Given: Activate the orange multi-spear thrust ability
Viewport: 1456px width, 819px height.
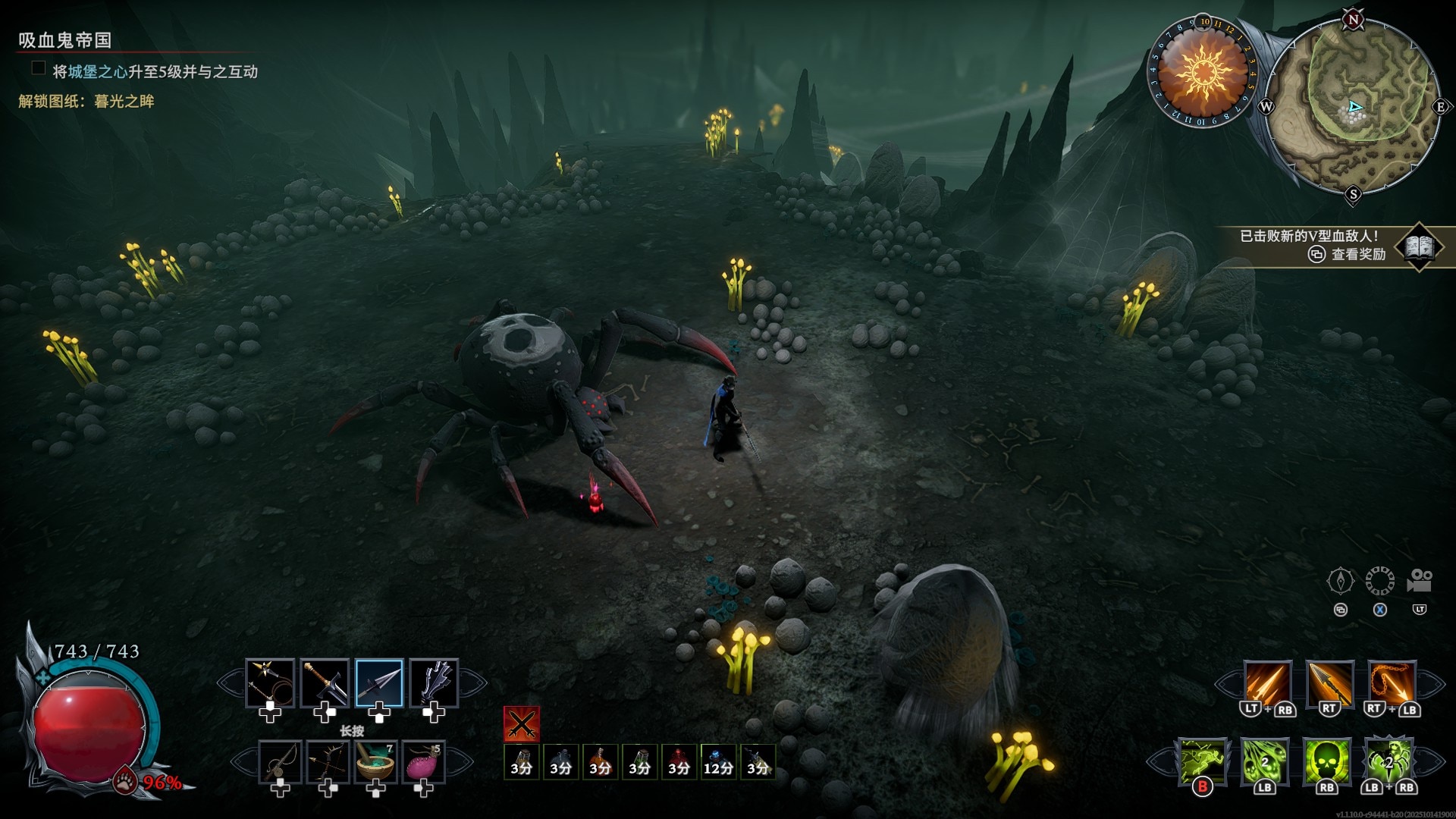Looking at the screenshot, I should click(x=1267, y=684).
